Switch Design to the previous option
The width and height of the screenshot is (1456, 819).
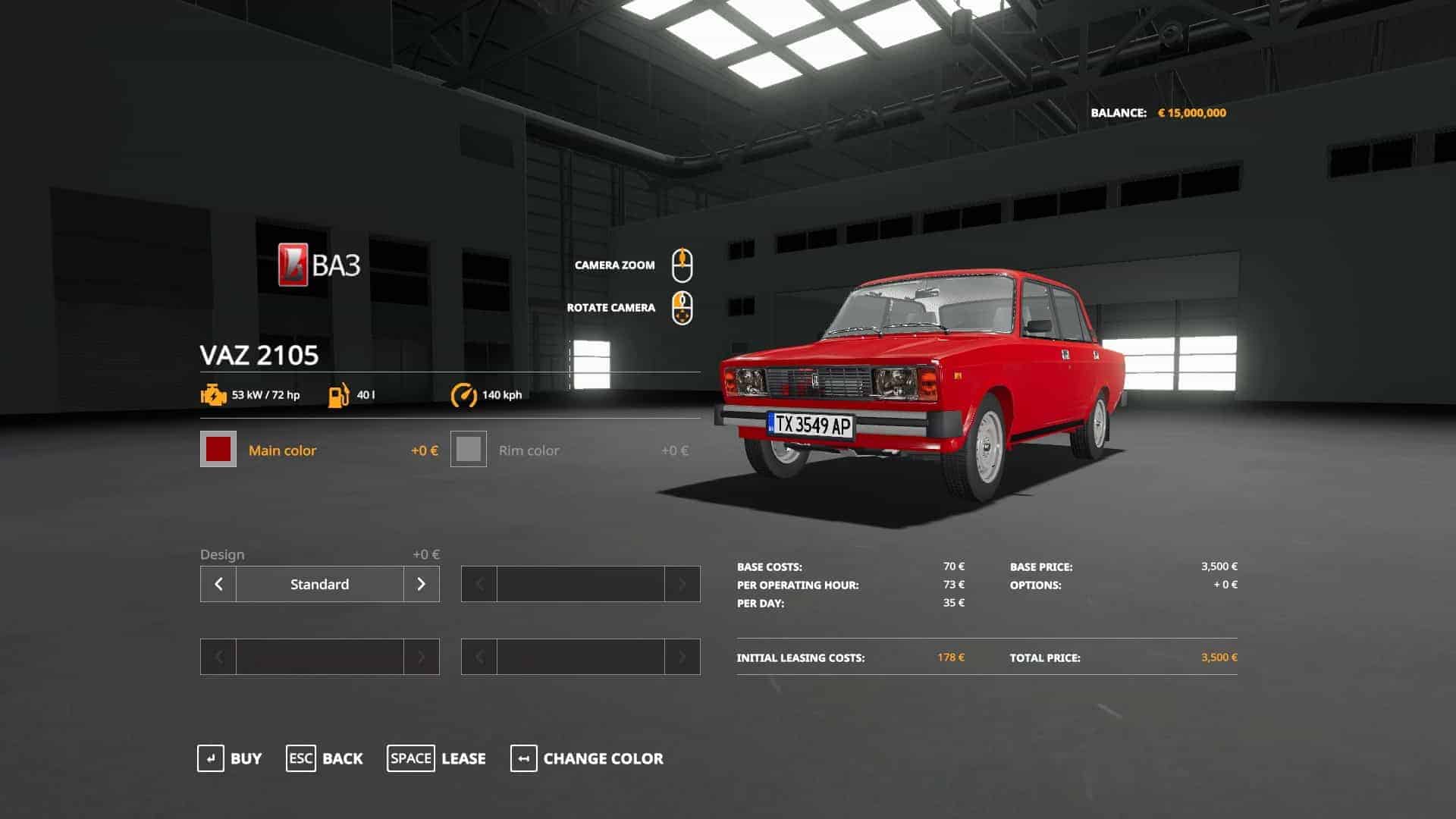tap(218, 584)
